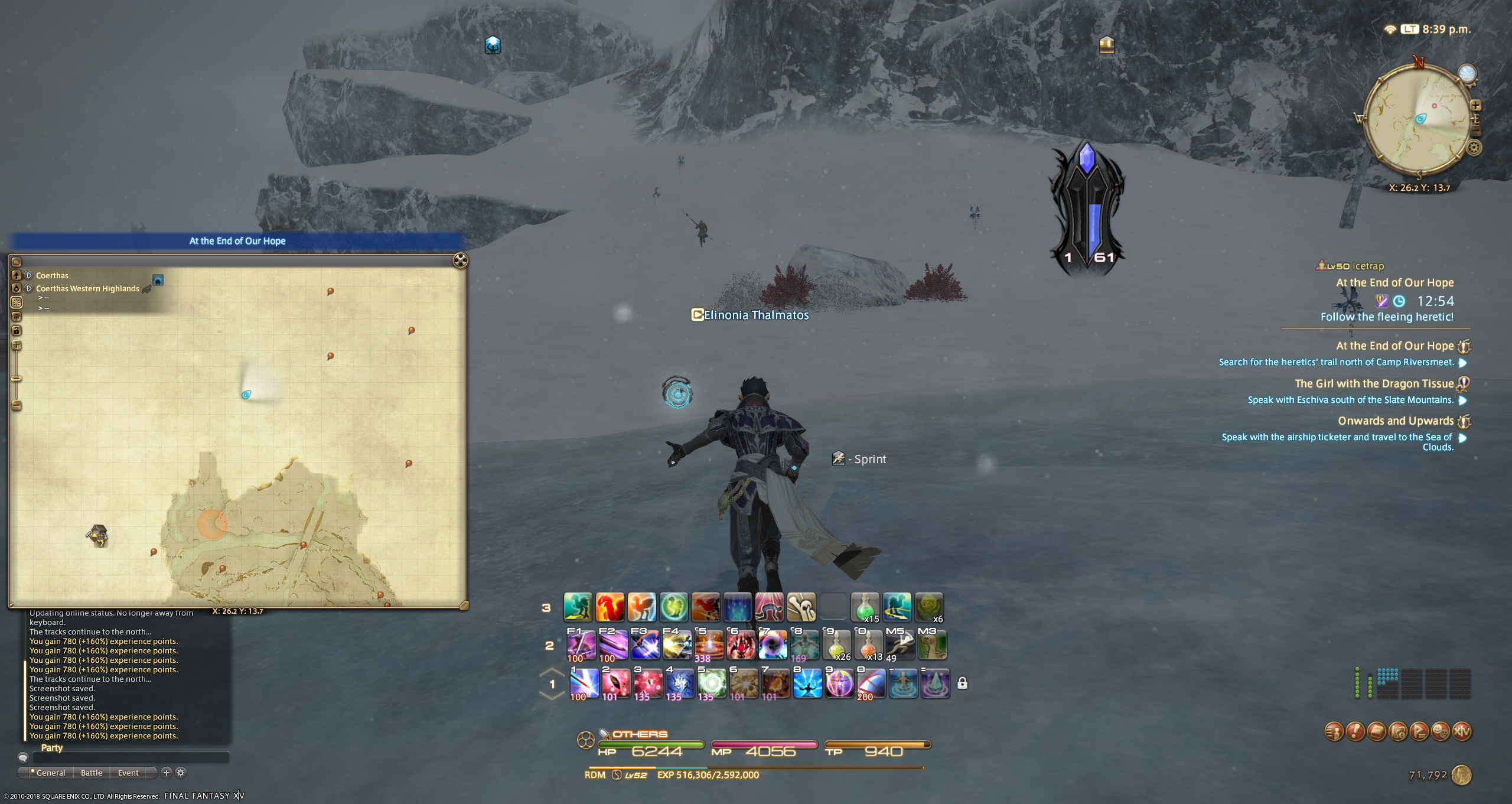The height and width of the screenshot is (804, 1512).
Task: Click the Coerthas Western Highlands map label
Action: [x=87, y=289]
